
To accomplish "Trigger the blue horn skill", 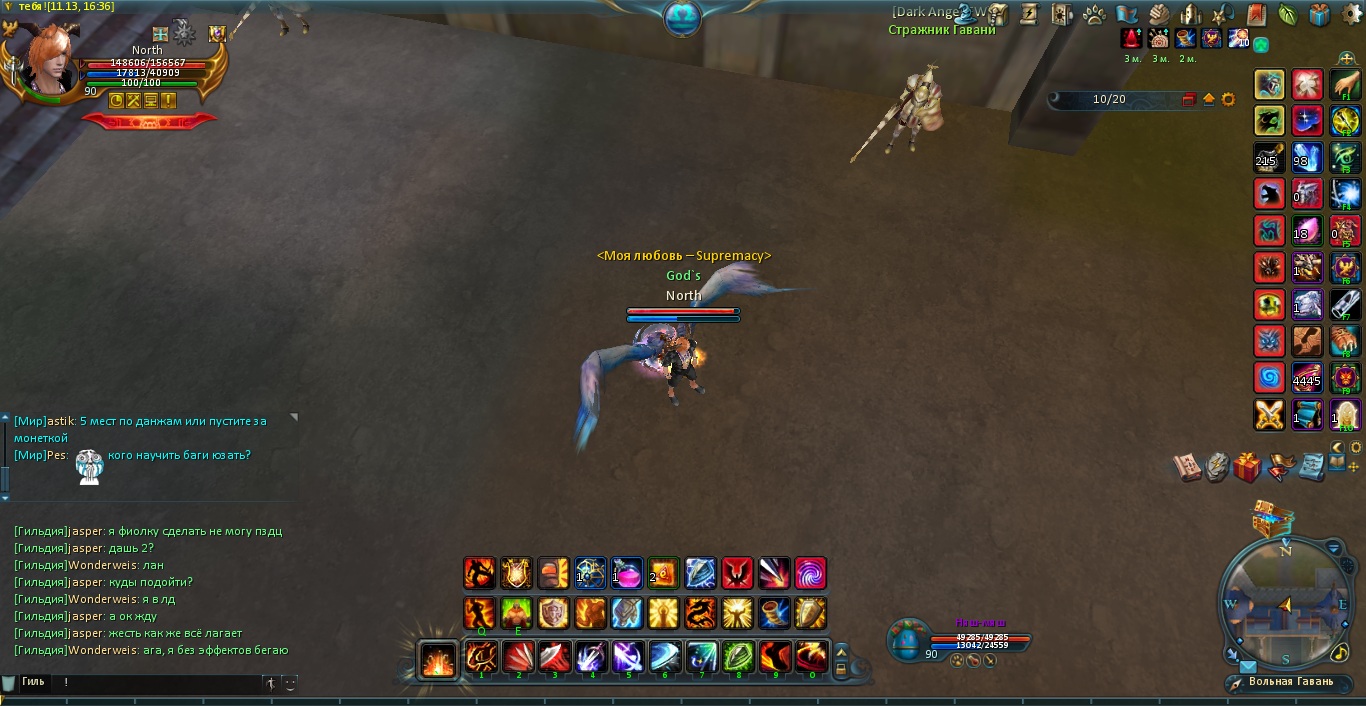I will 774,612.
